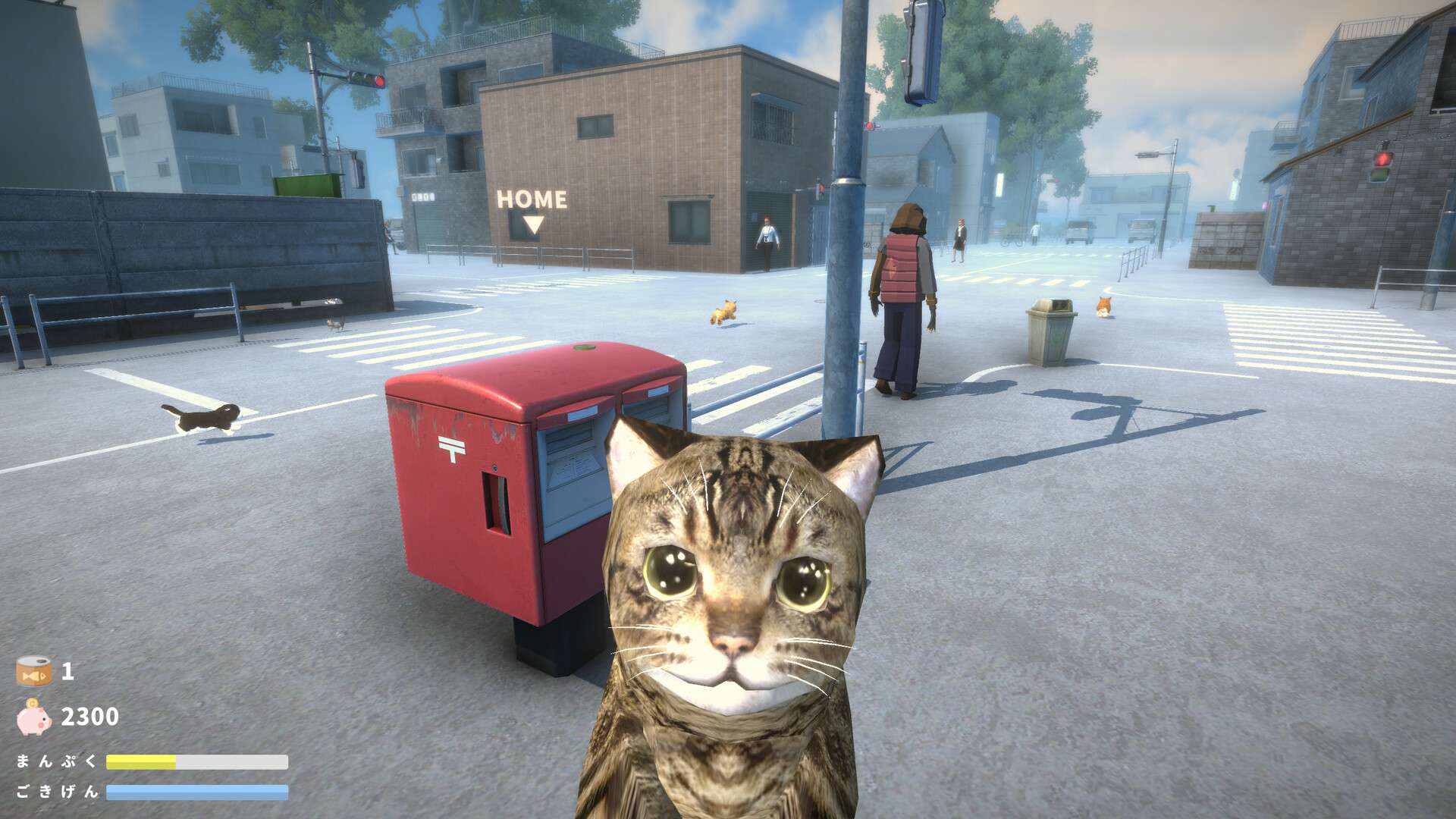Click the HOME downward arrow
Viewport: 1456px width, 819px height.
532,222
